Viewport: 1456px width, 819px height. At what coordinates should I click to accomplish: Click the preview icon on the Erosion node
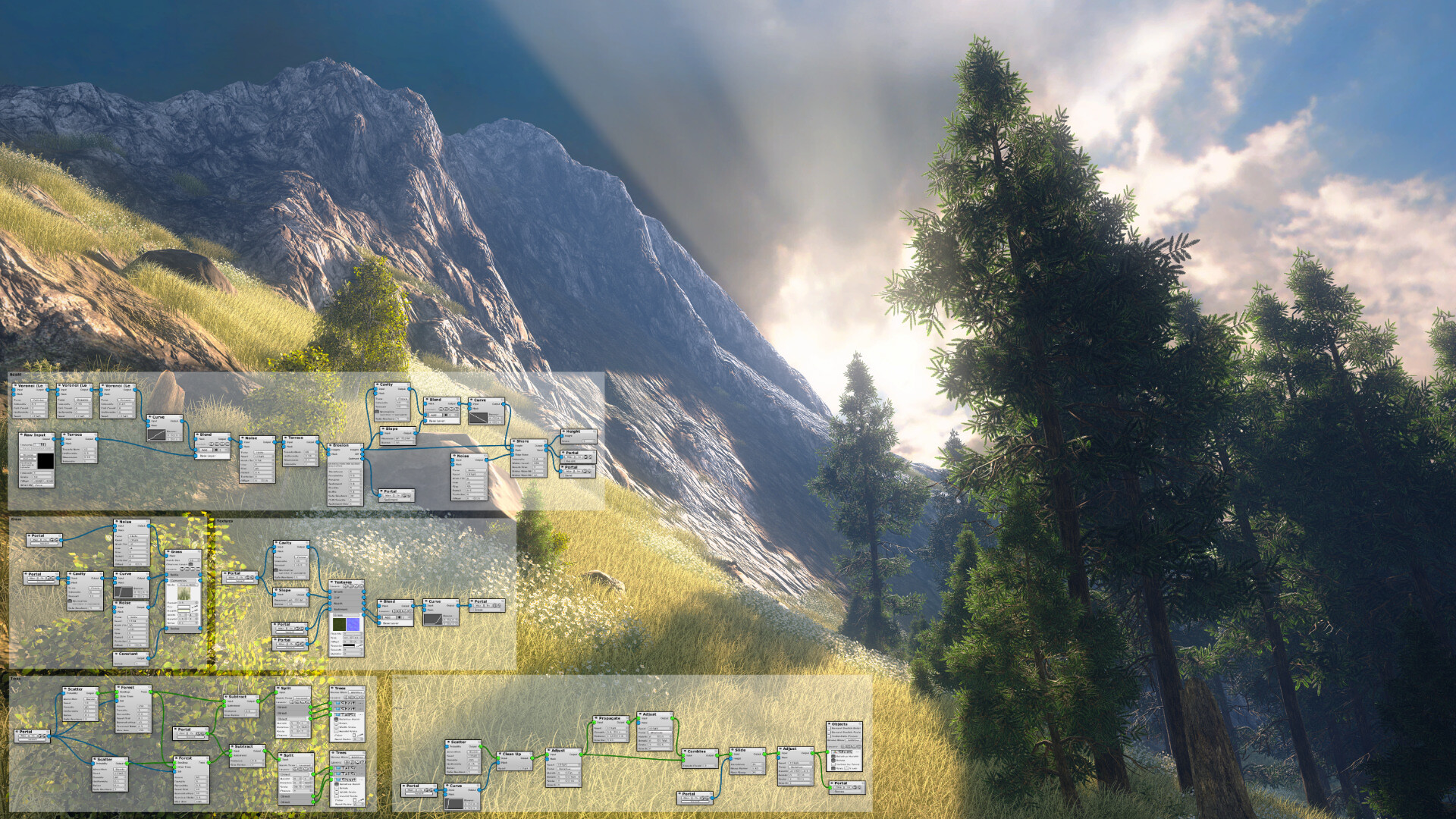pos(331,446)
